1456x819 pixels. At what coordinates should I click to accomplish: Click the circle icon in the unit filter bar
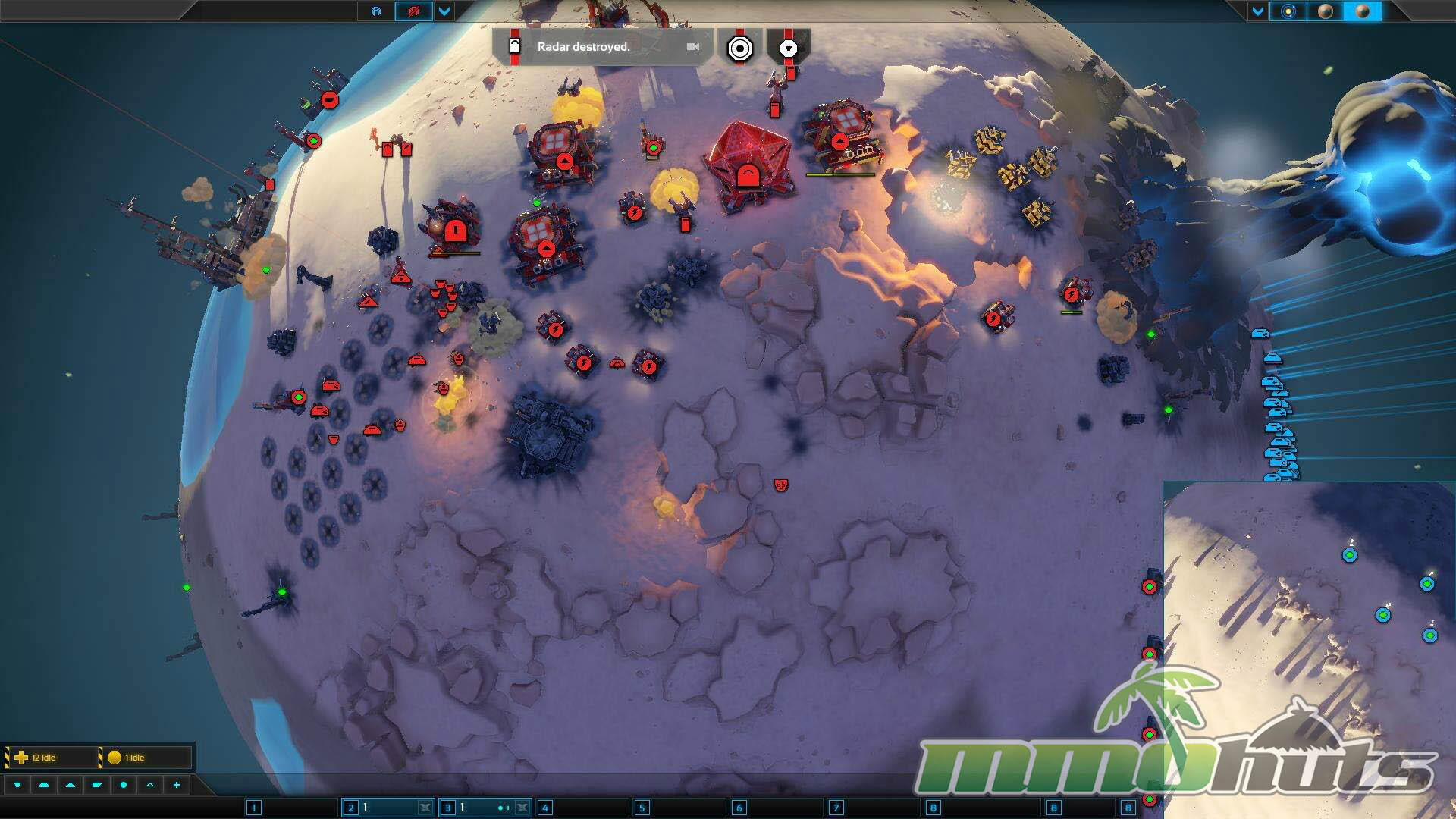[124, 785]
